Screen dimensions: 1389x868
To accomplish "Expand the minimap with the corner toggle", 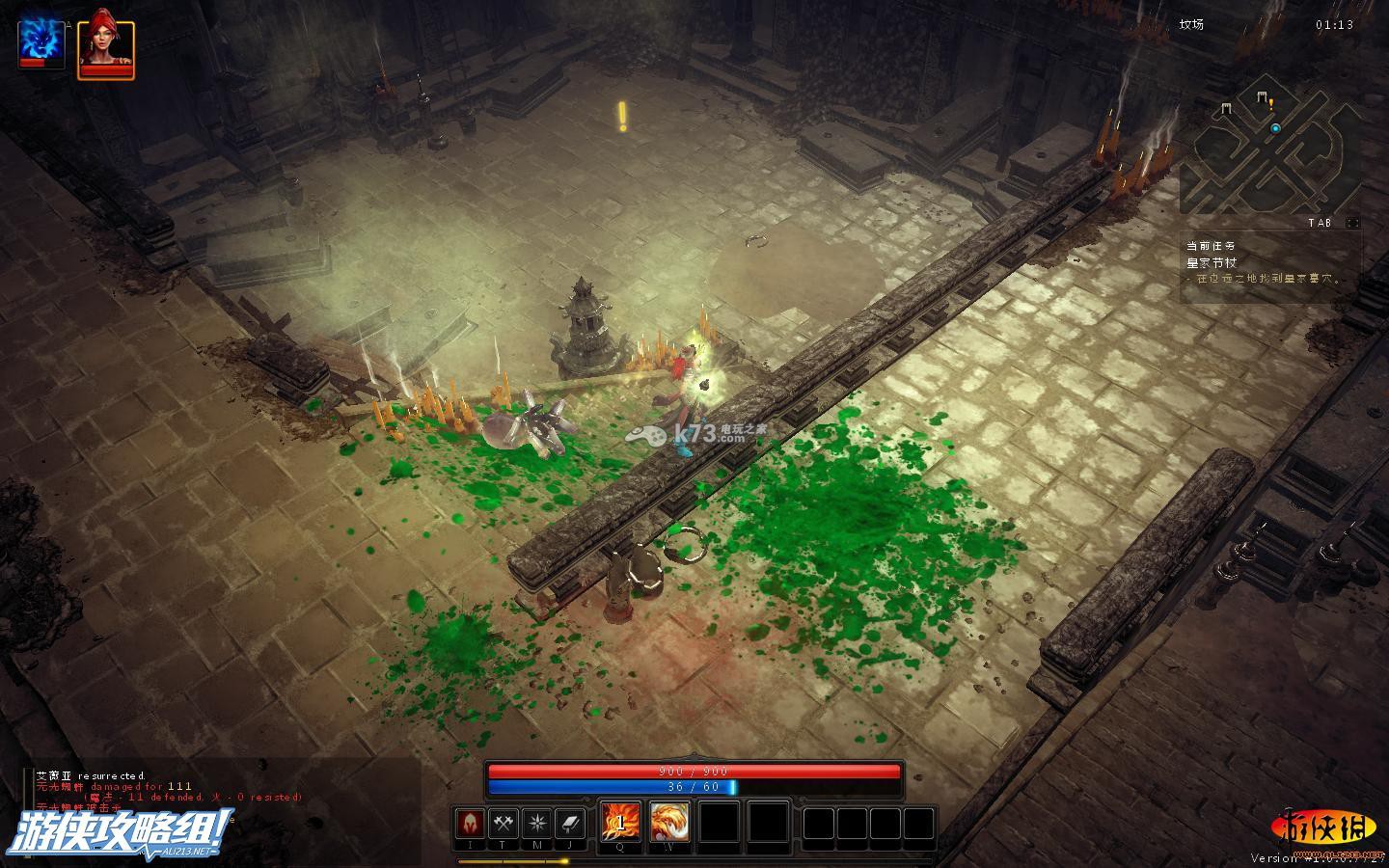I will [x=1352, y=223].
